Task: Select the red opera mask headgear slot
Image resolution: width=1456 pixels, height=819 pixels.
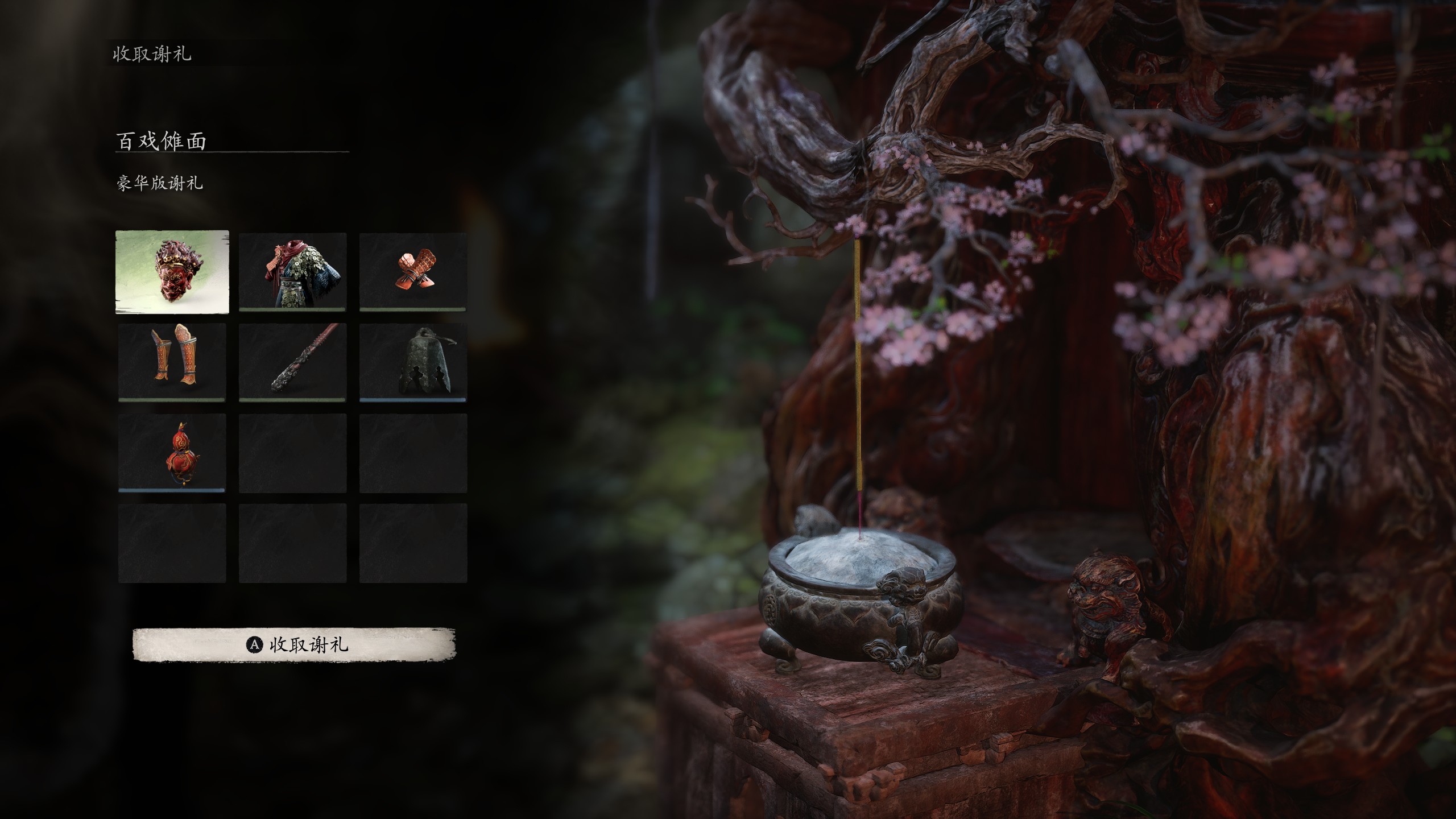Action: point(172,272)
